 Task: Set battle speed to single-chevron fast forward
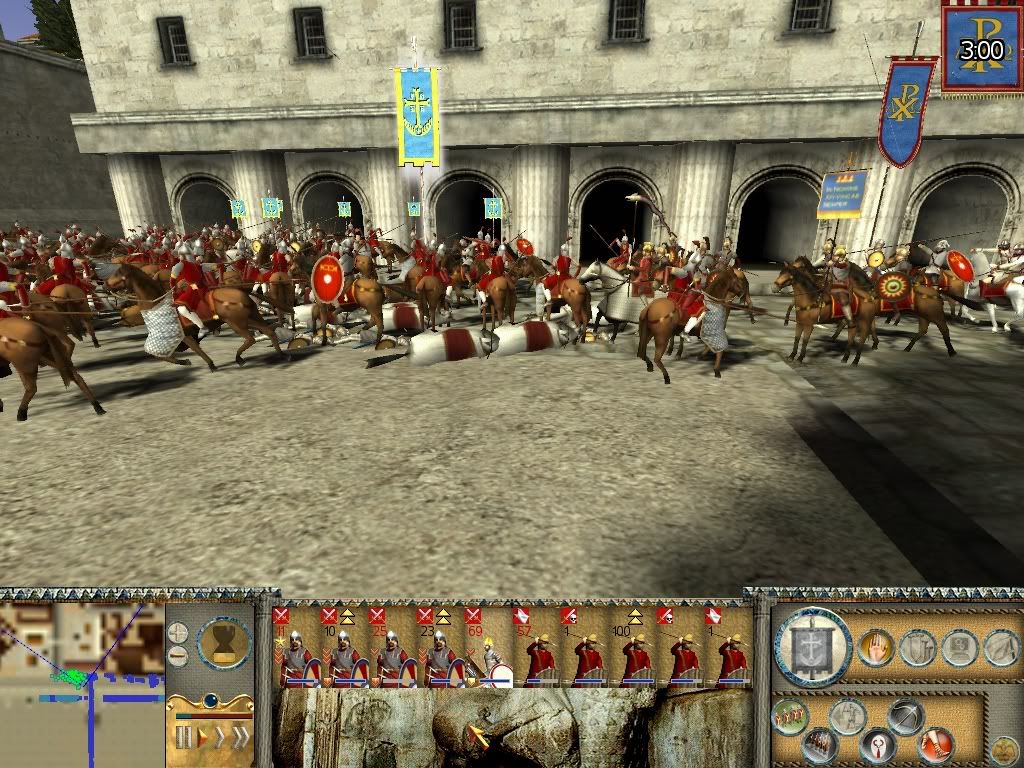point(220,738)
